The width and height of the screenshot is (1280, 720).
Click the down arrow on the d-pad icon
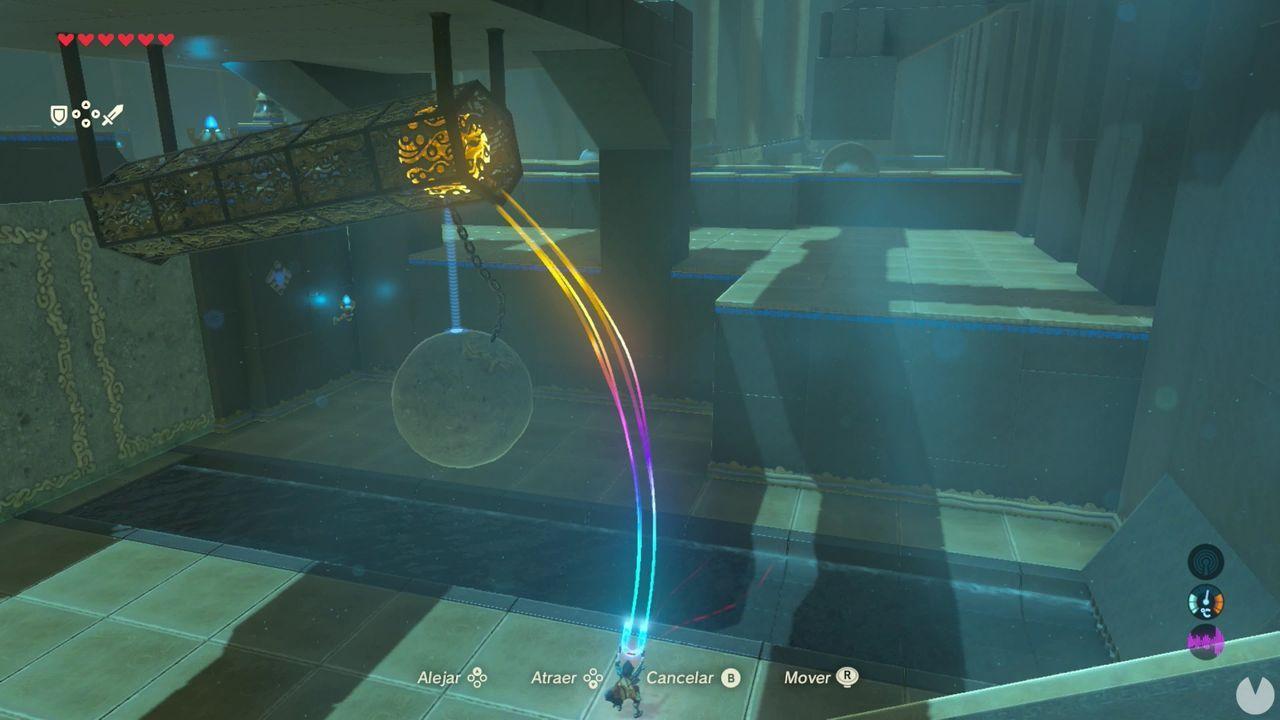click(86, 123)
